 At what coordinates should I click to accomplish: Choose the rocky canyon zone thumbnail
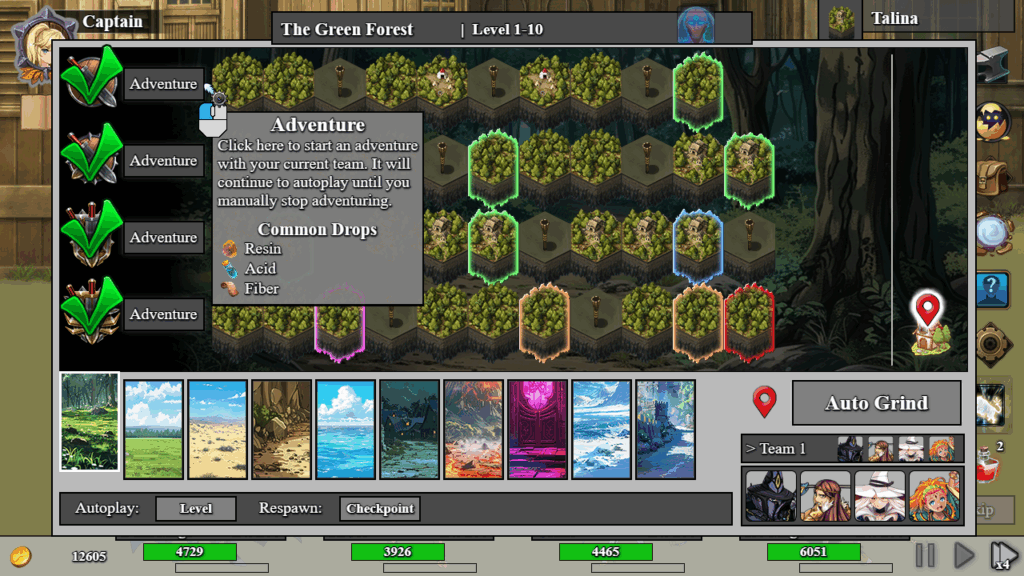281,429
